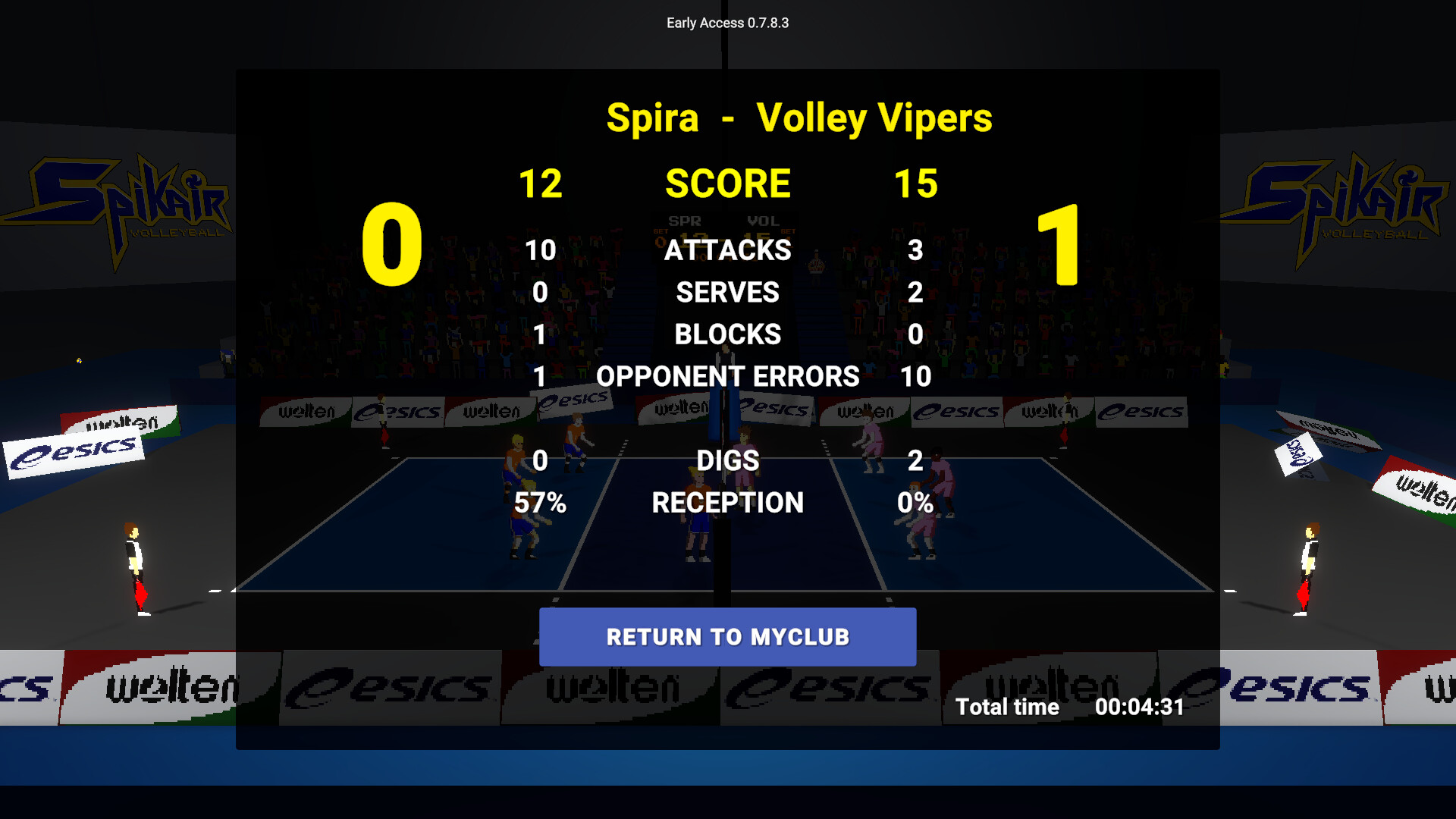The height and width of the screenshot is (819, 1456).
Task: Click the RETURN TO MYCLUB button
Action: 726,637
